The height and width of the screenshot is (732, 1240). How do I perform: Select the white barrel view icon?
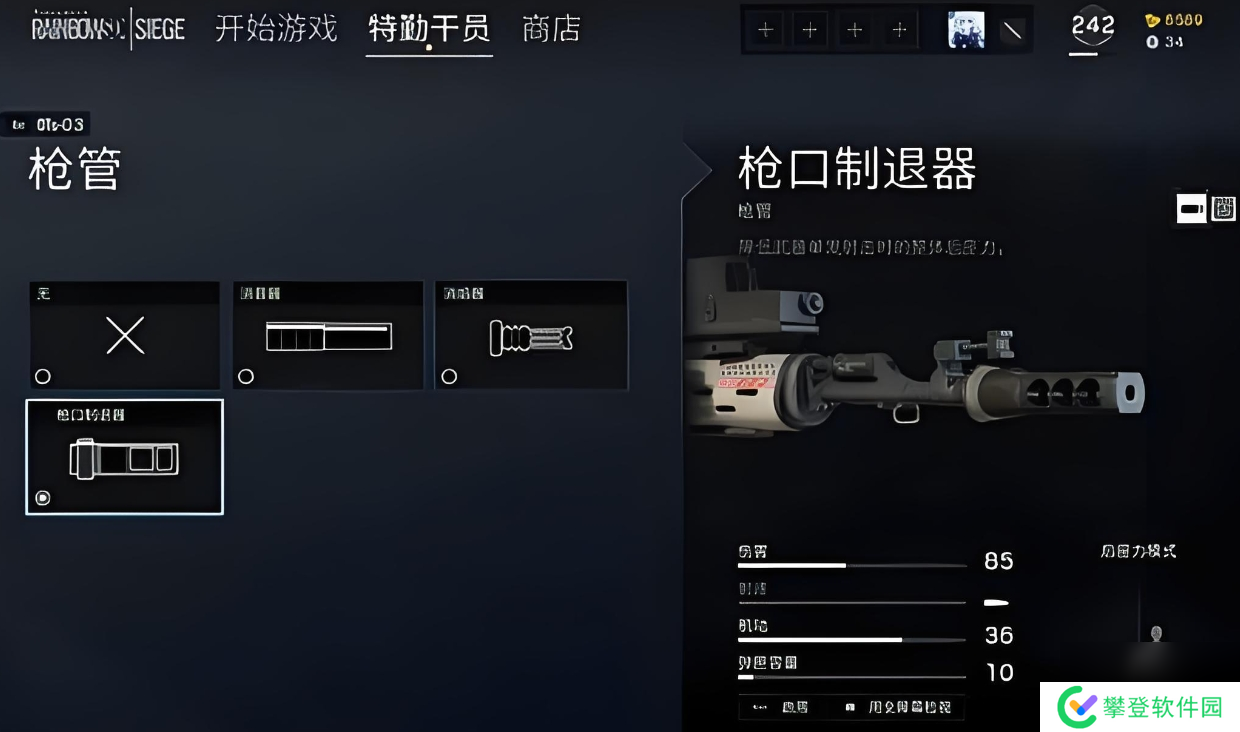pos(1191,208)
